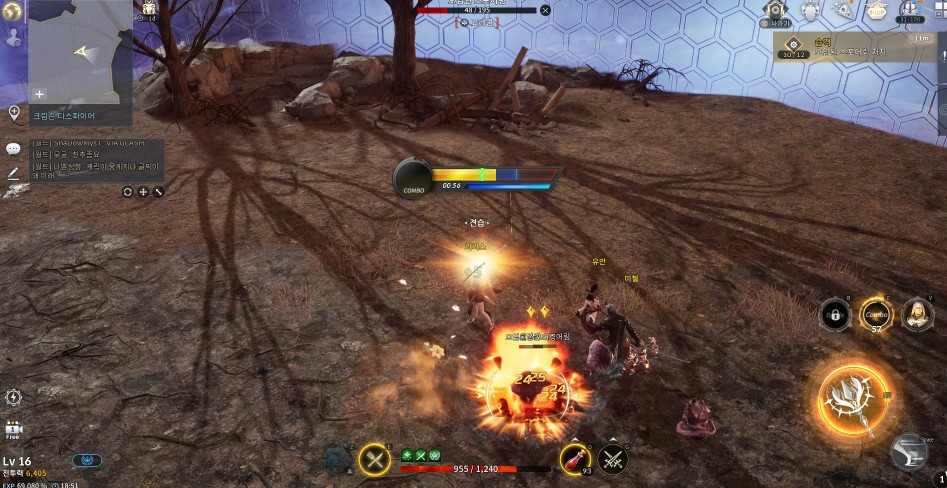Expand the chat window with the arrow button
This screenshot has width=947, height=488.
click(x=158, y=191)
